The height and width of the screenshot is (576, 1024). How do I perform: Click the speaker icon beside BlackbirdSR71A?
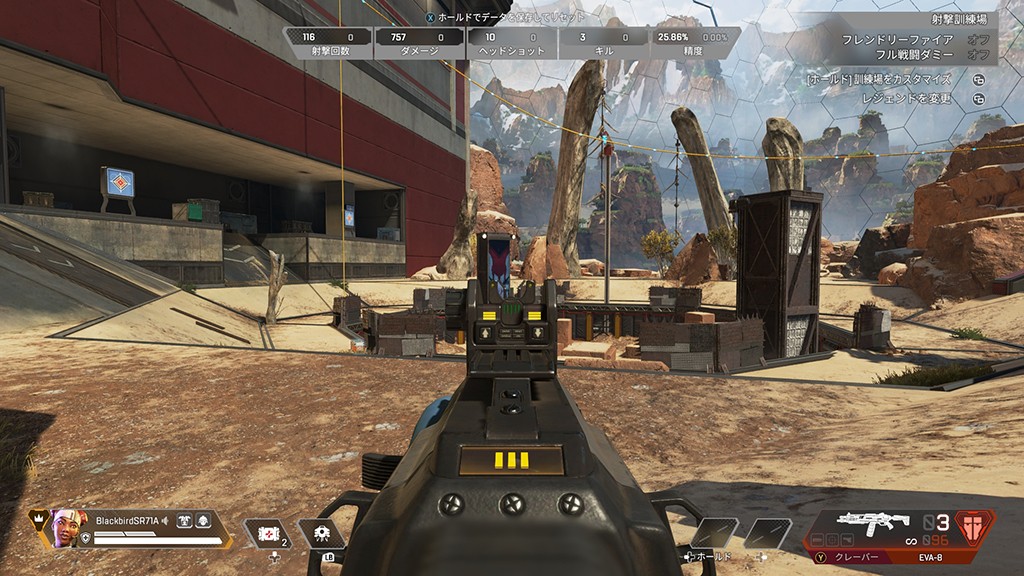[164, 519]
